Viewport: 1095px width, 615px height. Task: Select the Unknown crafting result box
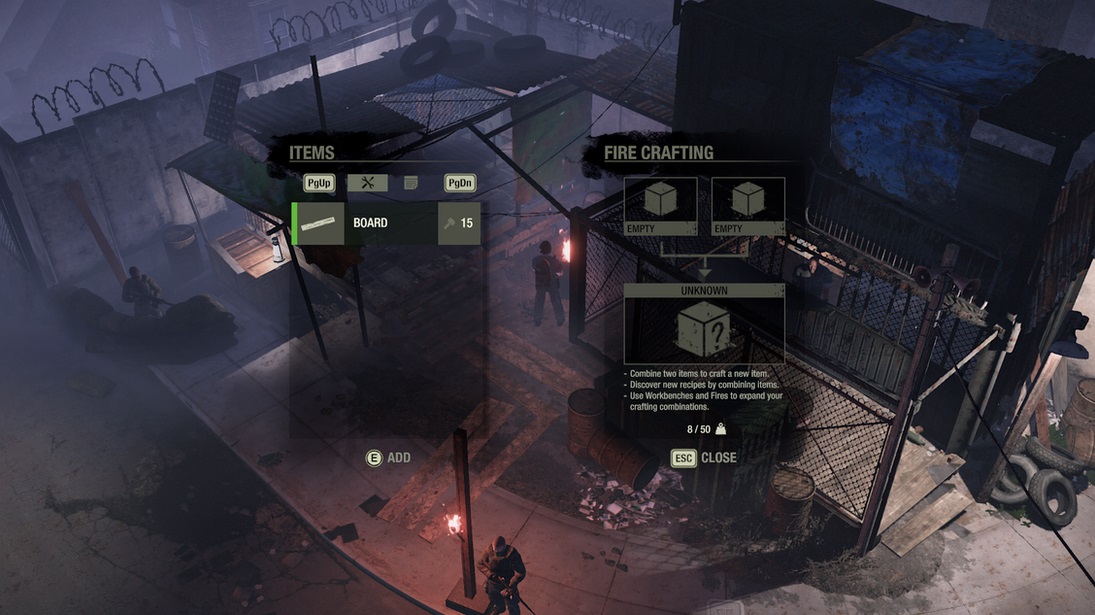704,325
